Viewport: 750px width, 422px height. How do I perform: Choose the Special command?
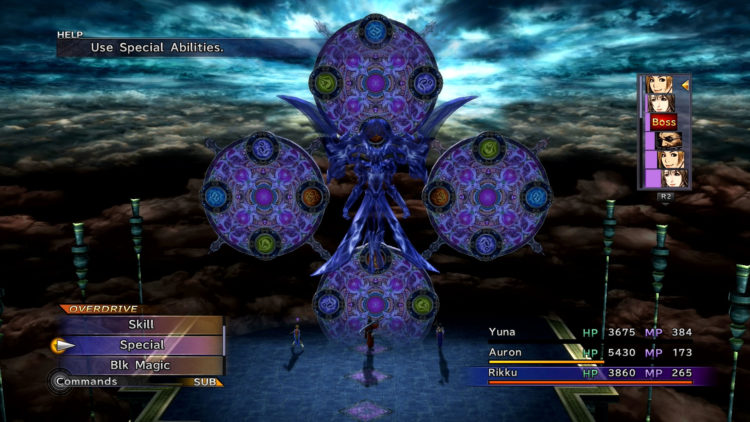pyautogui.click(x=141, y=345)
